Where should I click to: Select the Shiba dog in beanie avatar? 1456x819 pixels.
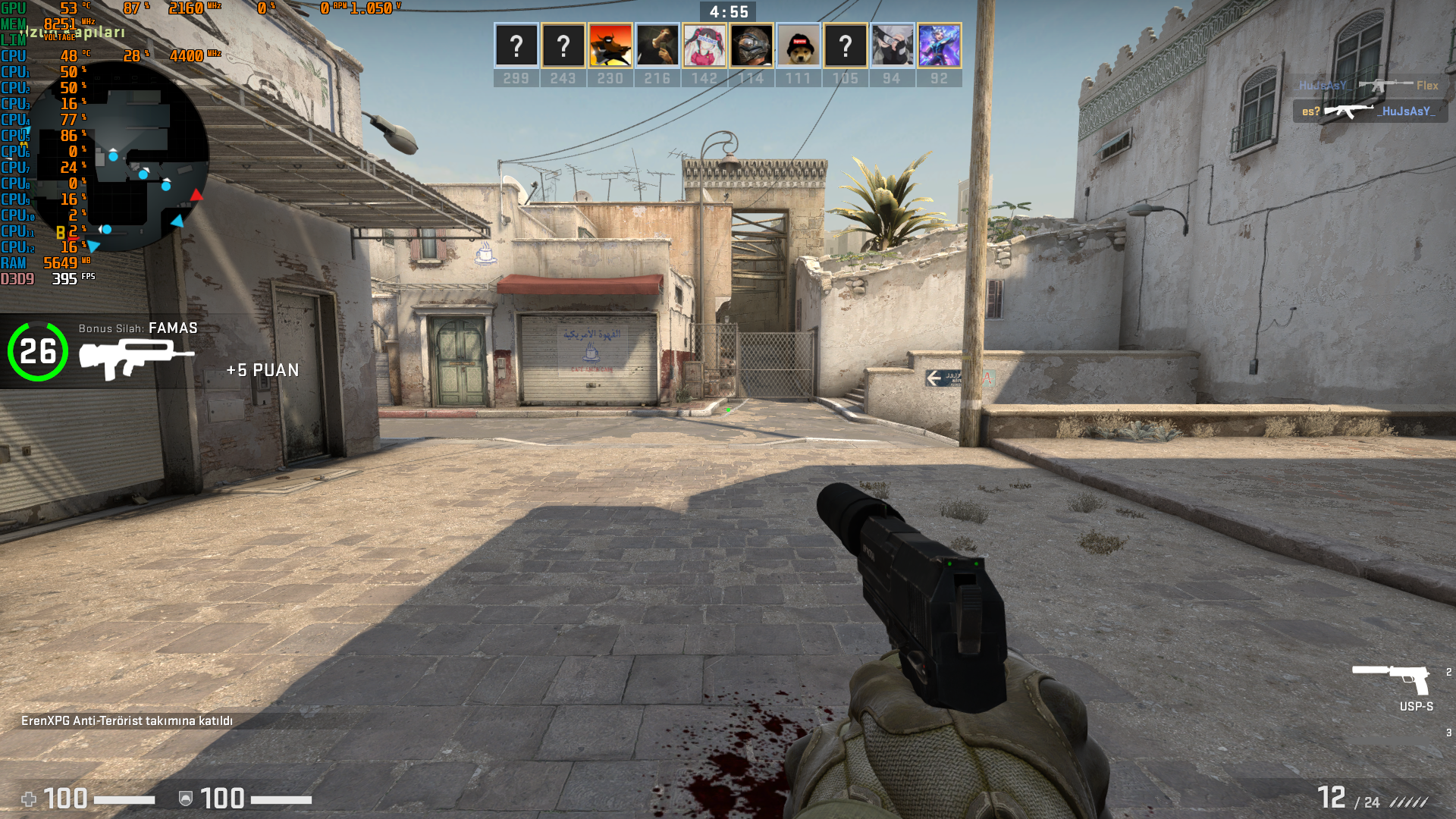click(799, 45)
